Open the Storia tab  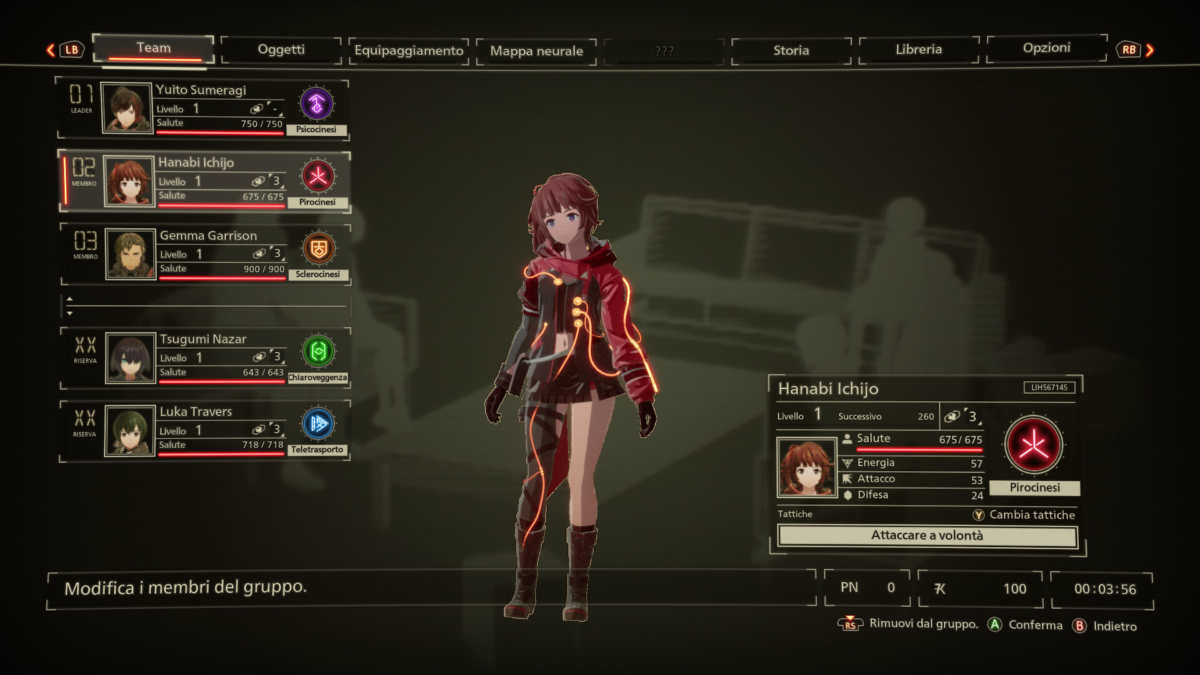791,50
